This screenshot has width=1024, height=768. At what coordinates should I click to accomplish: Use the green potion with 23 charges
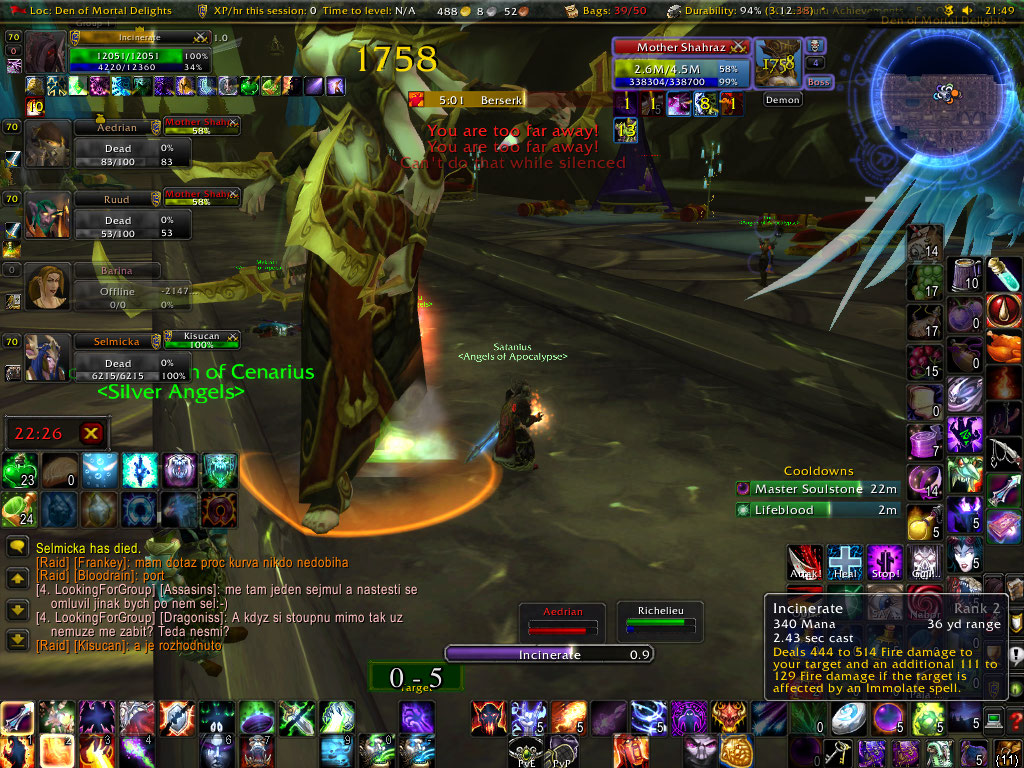click(19, 469)
